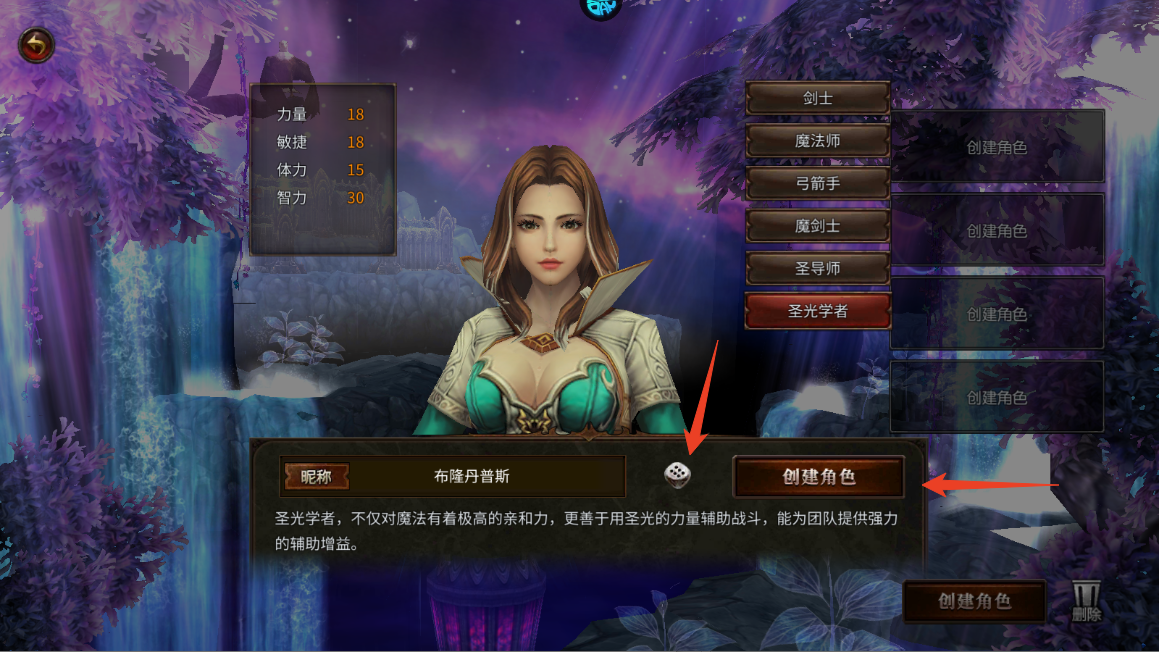This screenshot has width=1159, height=652.
Task: Pick the 弓箭手 class
Action: point(817,184)
